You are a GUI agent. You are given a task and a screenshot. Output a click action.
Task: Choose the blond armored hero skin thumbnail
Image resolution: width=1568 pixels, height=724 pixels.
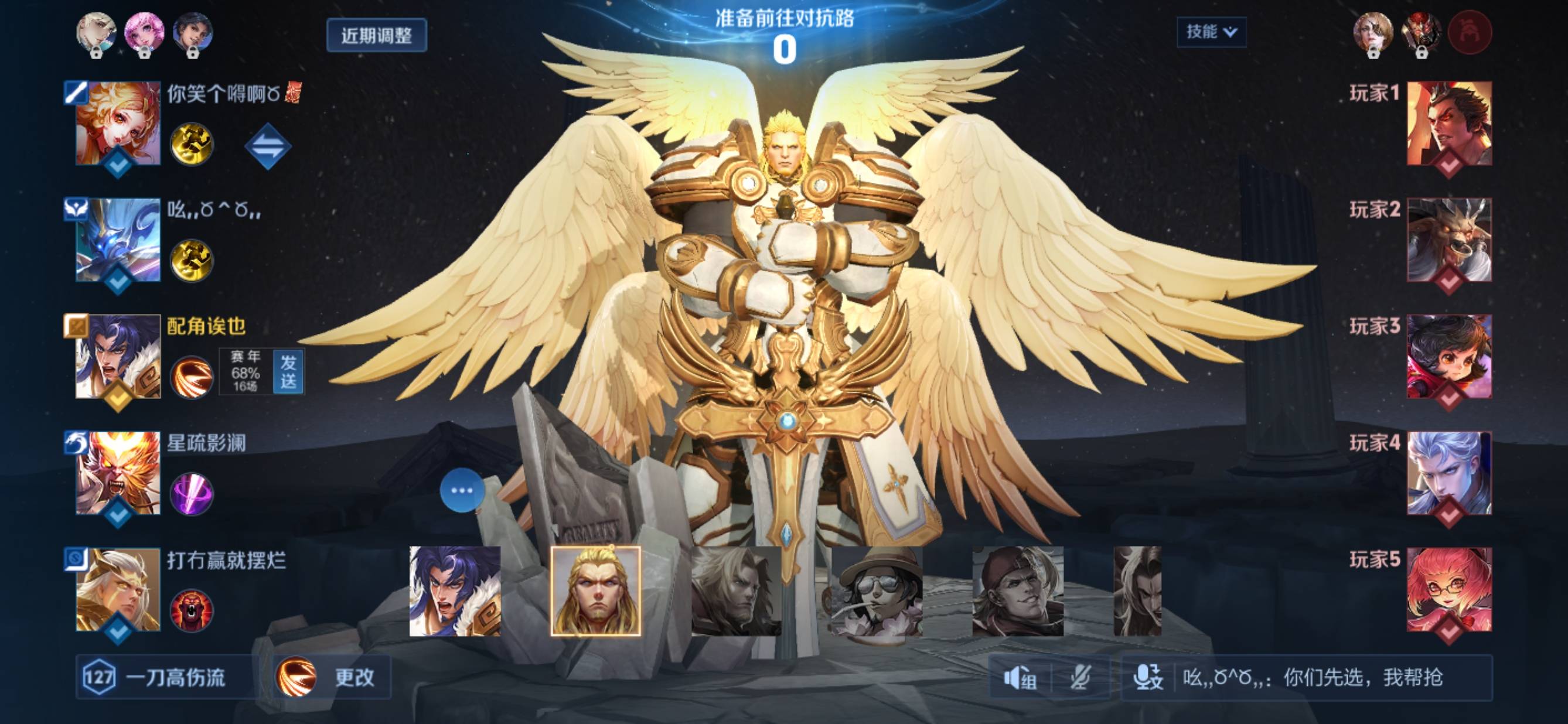point(595,591)
